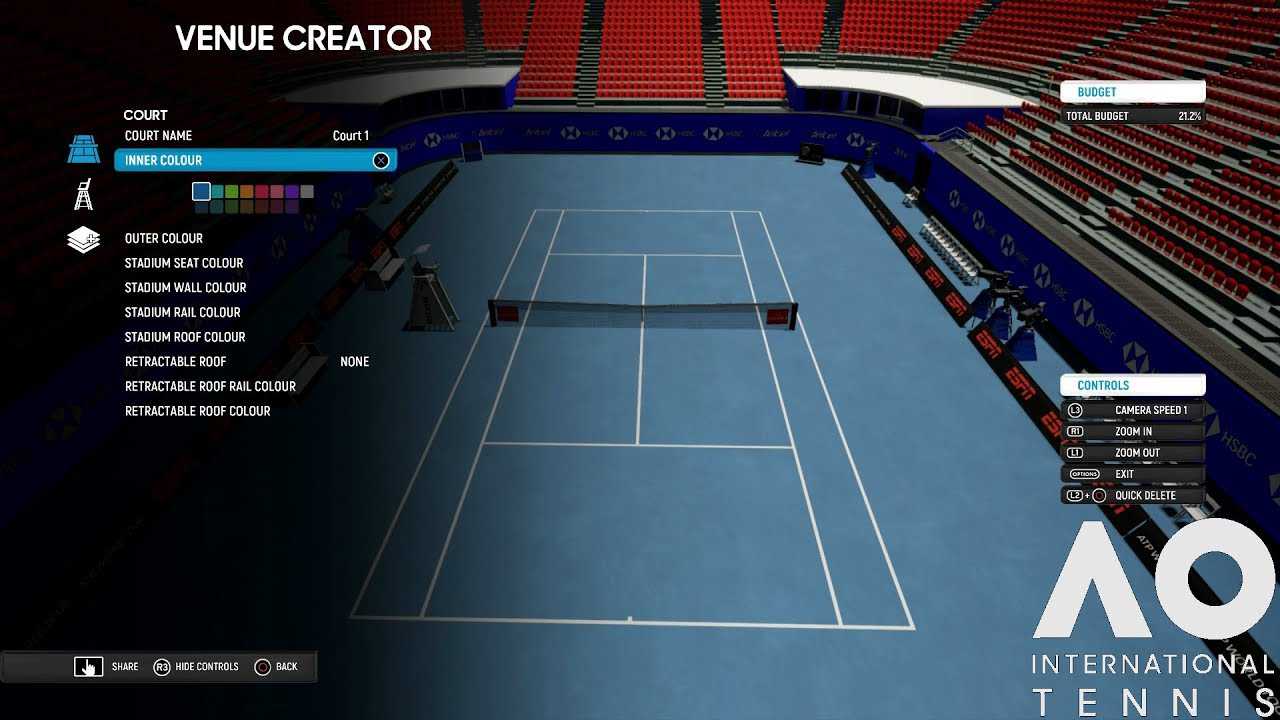The image size is (1280, 720).
Task: Select Stadium Roof Colour
Action: tap(184, 337)
